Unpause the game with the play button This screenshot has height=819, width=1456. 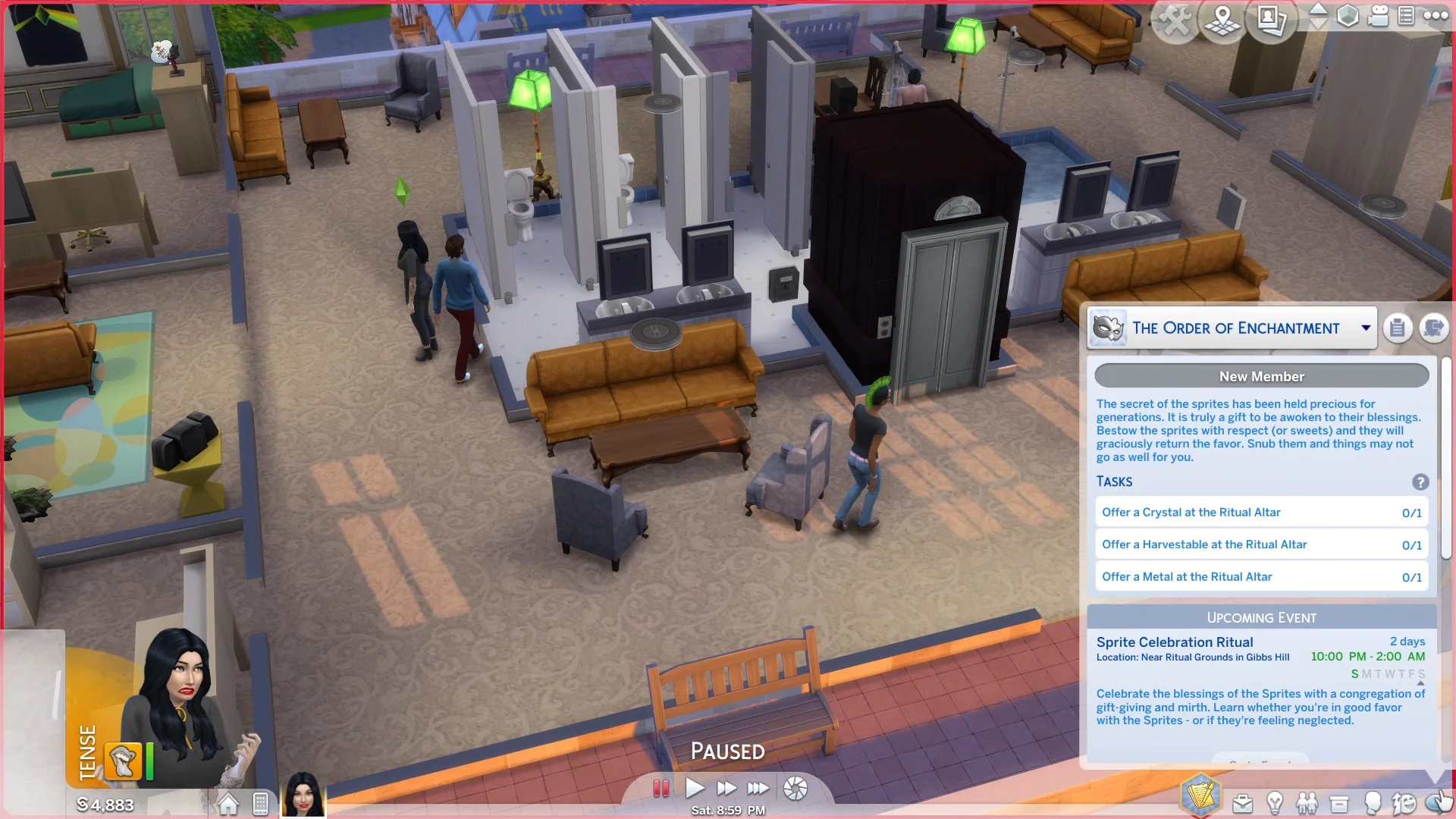695,788
